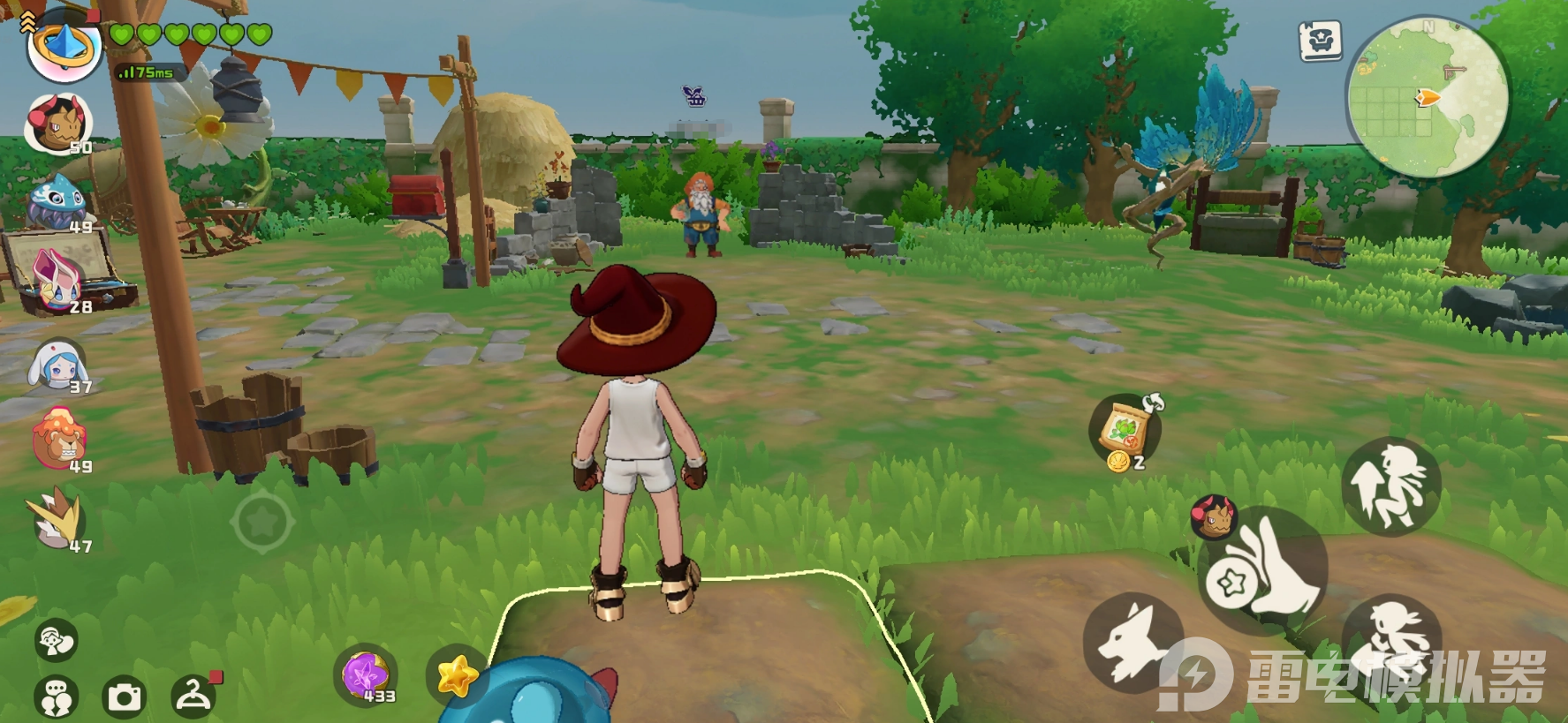The height and width of the screenshot is (723, 1568).
Task: Tap the crouch action button
Action: tap(1390, 637)
